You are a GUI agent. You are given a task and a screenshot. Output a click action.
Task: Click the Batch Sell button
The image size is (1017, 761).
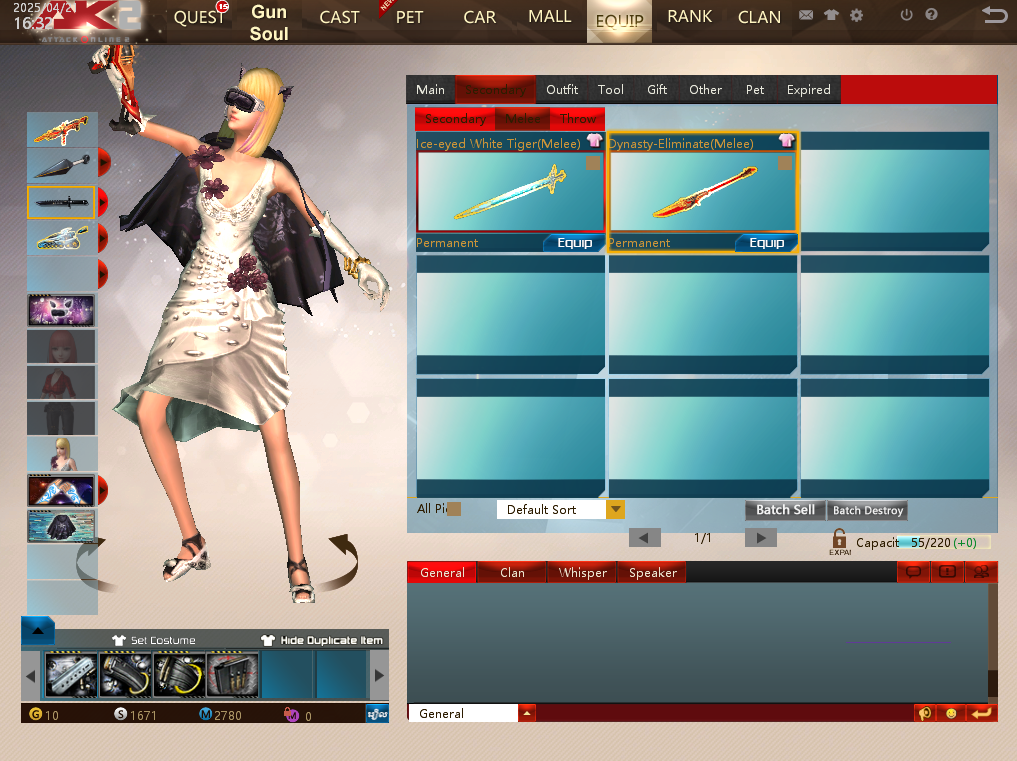(x=785, y=510)
